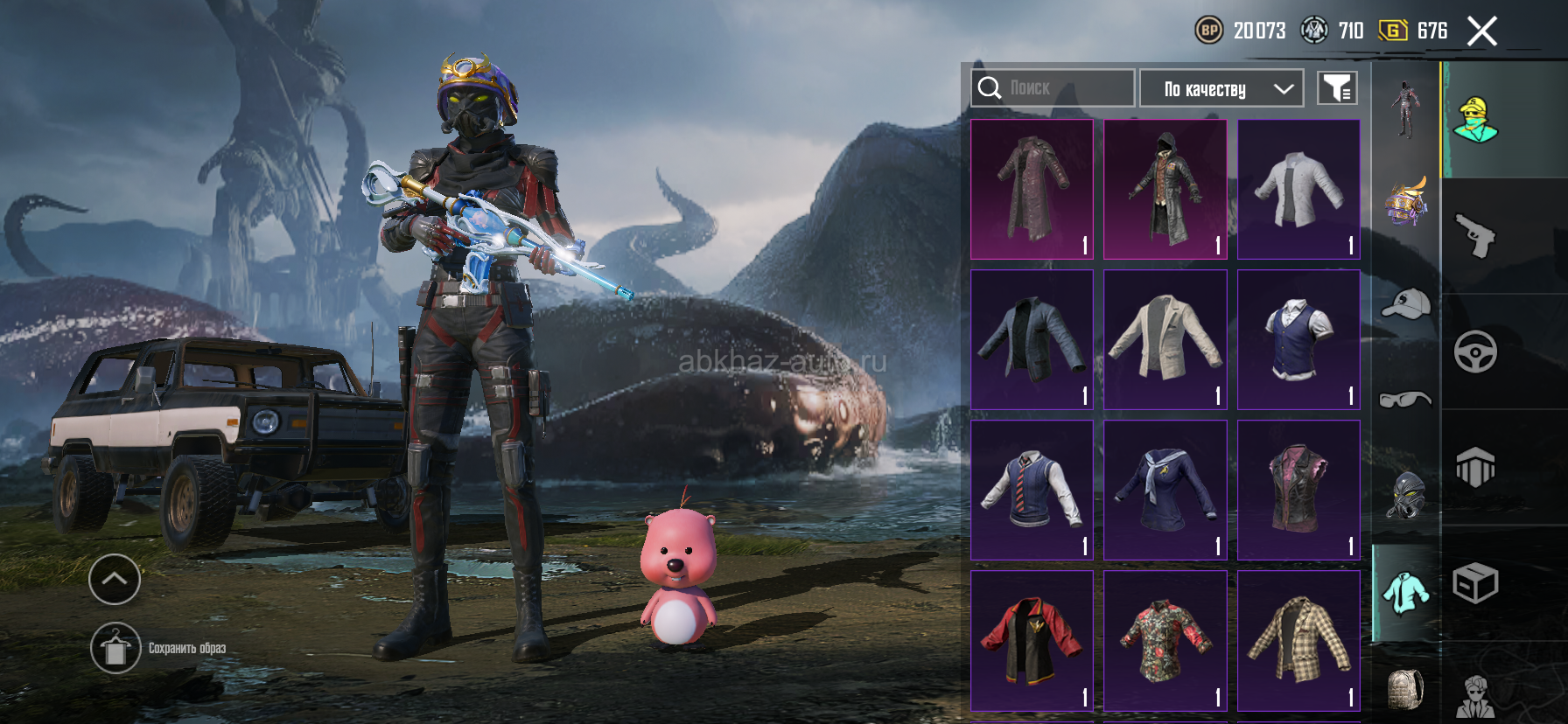The image size is (1568, 724).
Task: Switch to the pistol weapons tab
Action: 1475,235
